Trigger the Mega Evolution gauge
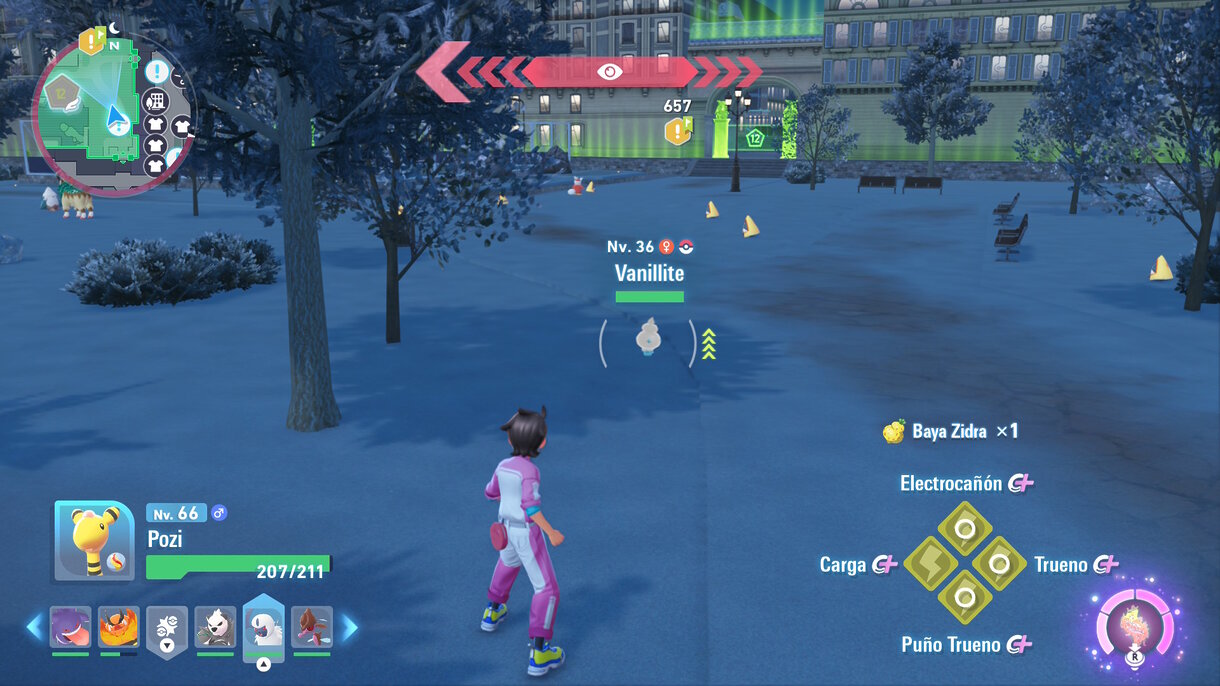This screenshot has height=686, width=1220. tap(1135, 629)
